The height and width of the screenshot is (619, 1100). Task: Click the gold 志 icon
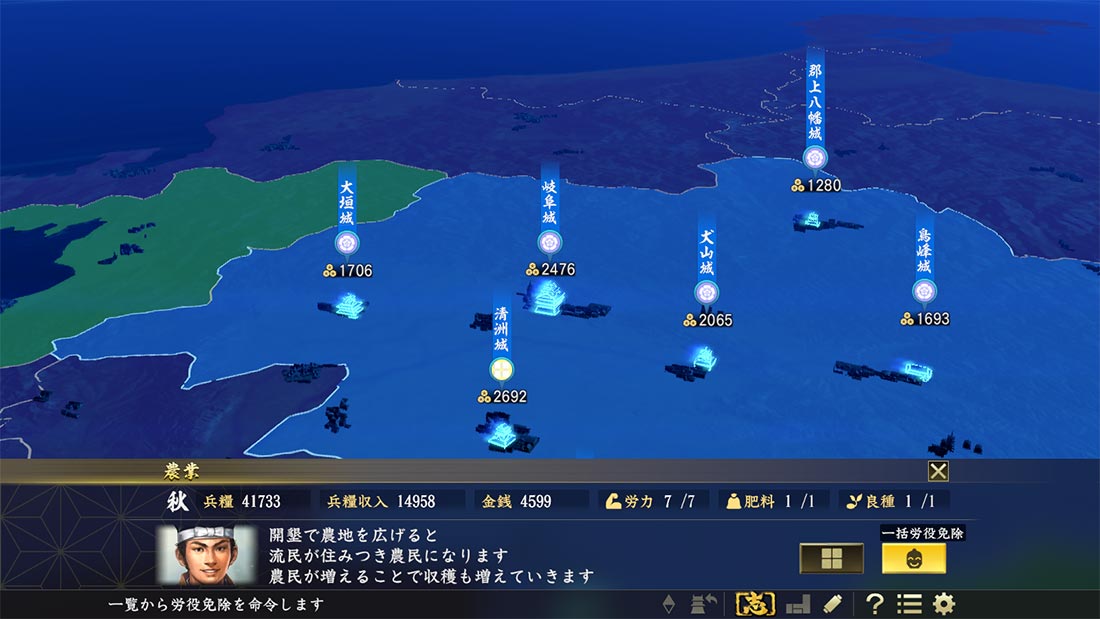pos(755,604)
